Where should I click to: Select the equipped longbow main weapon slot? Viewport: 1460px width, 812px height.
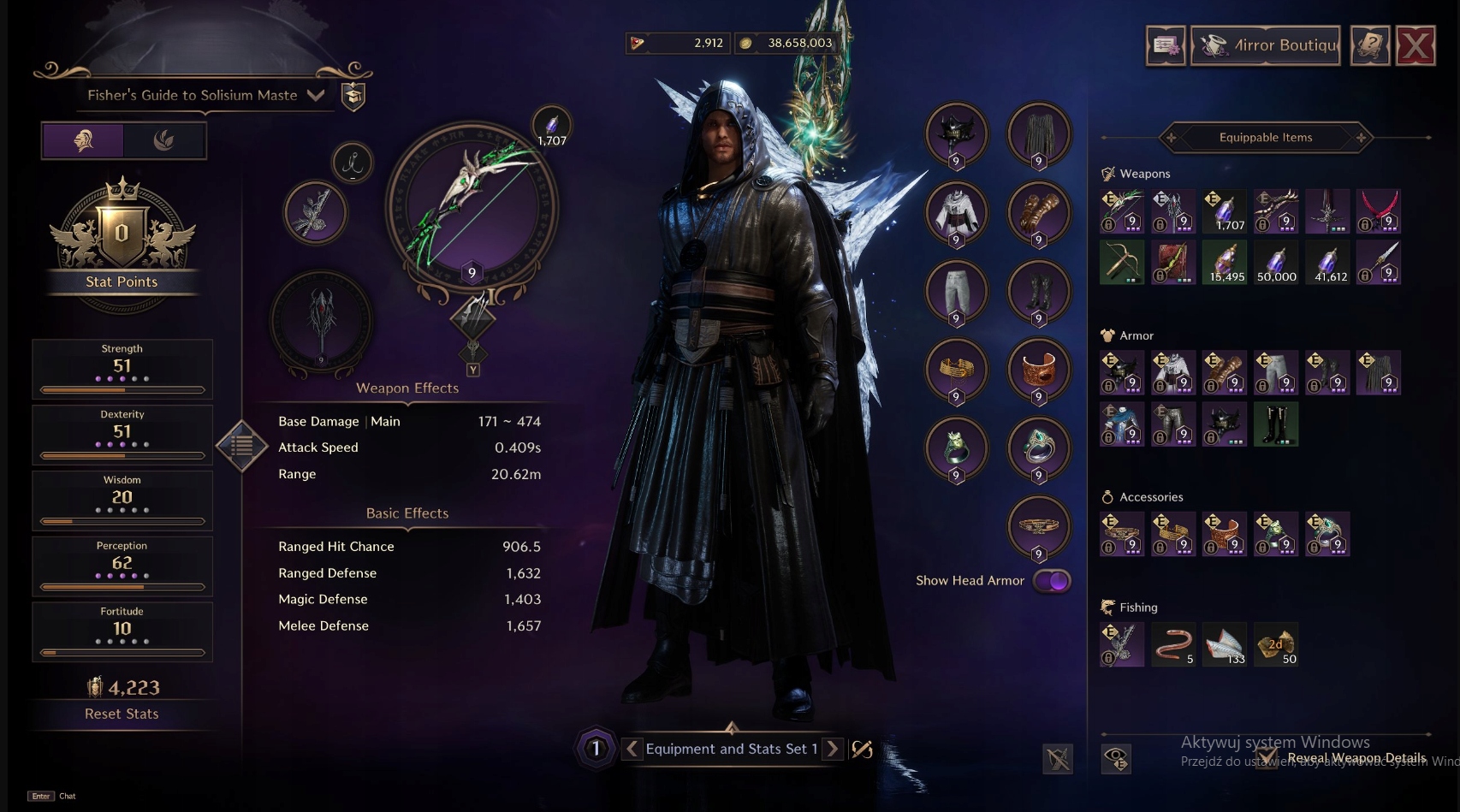(x=472, y=207)
